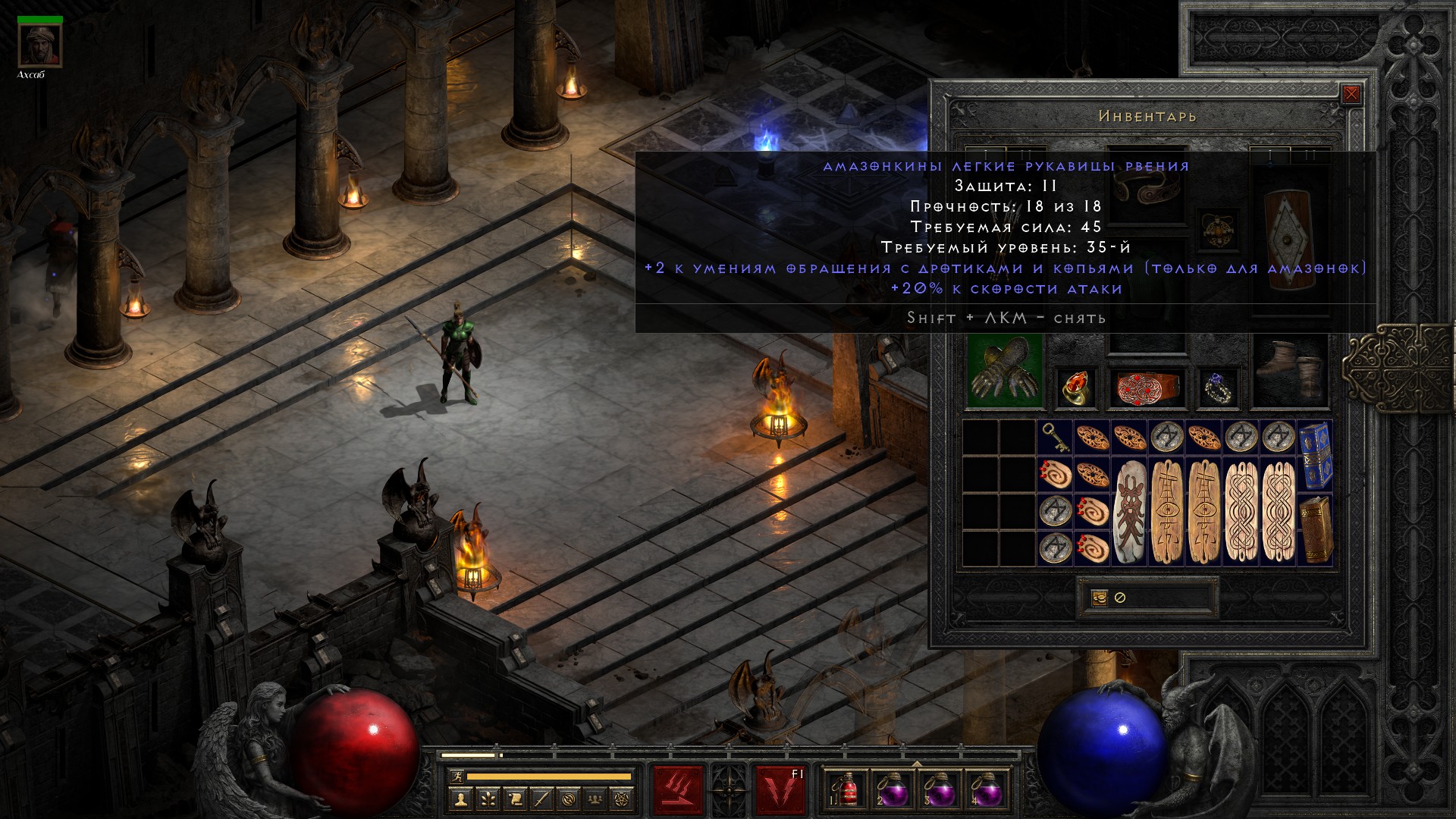
Task: Select the brown tome in the inventory
Action: [1315, 529]
